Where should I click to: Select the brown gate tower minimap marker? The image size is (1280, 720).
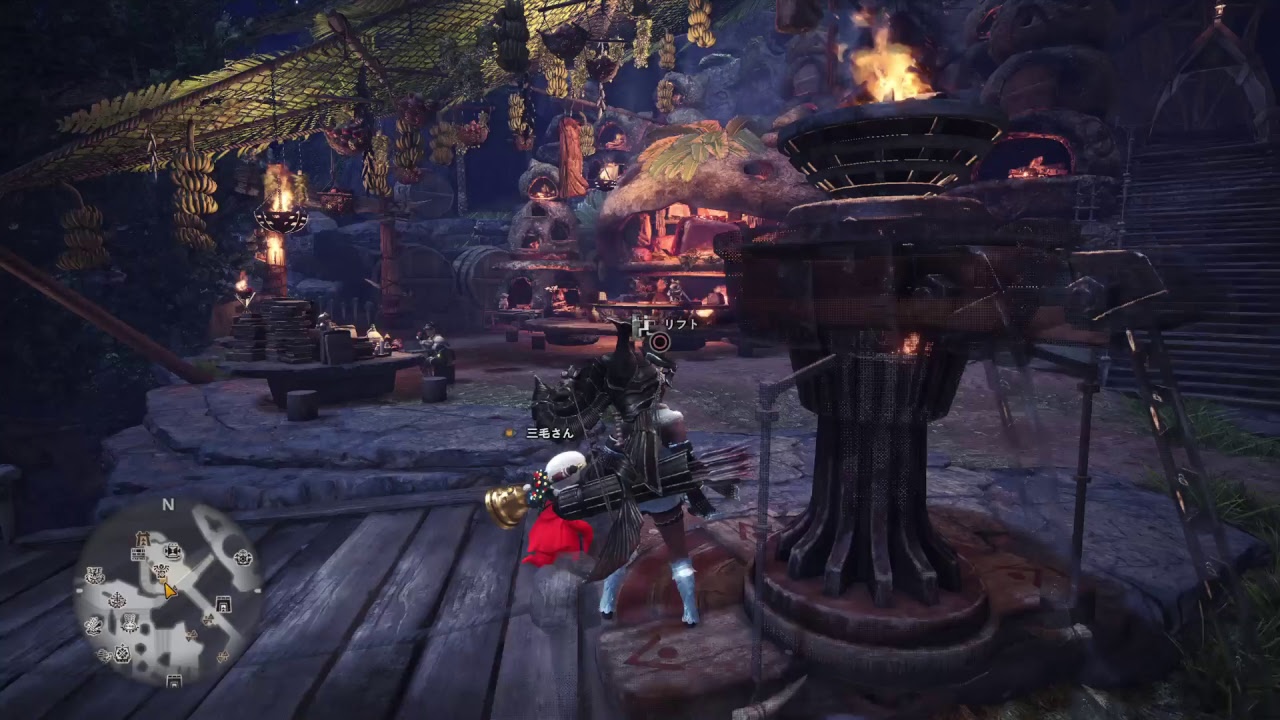(143, 539)
